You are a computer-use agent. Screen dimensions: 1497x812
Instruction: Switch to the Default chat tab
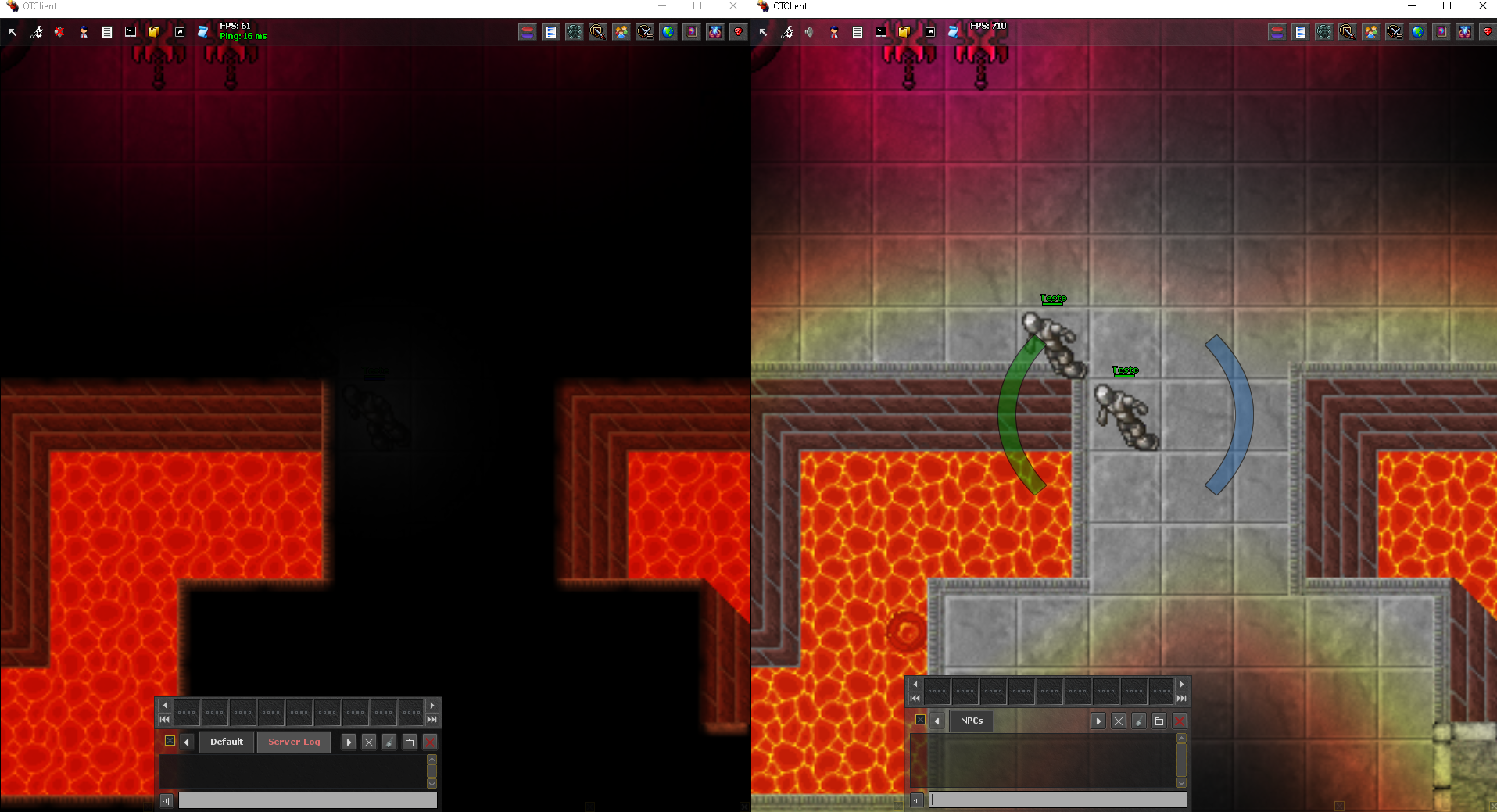pos(226,742)
